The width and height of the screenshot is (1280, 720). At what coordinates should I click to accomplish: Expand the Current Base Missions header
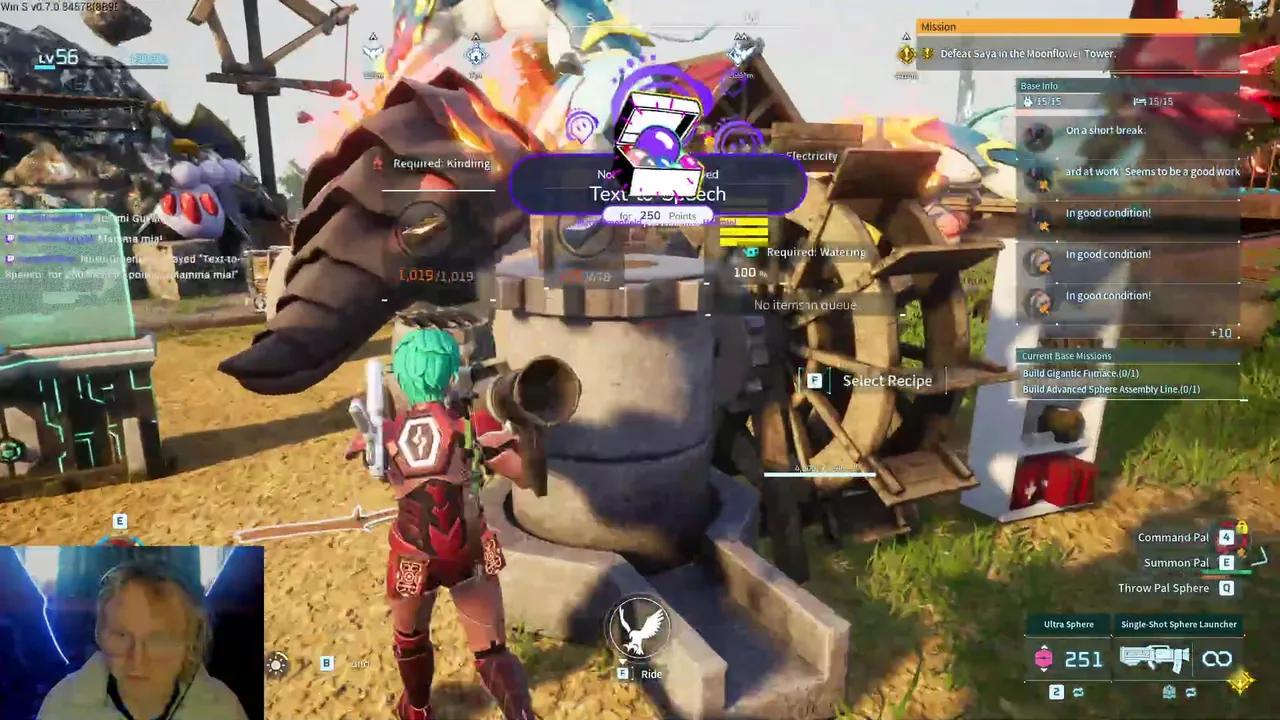(x=1066, y=355)
